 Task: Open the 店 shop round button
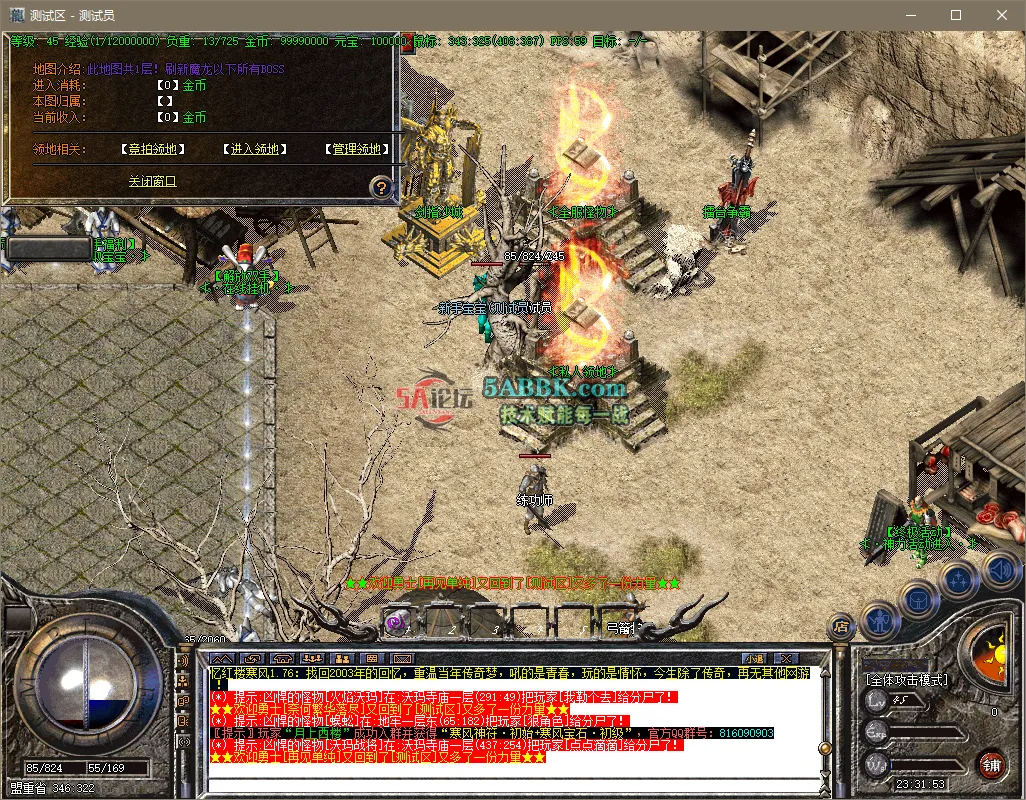click(x=841, y=627)
